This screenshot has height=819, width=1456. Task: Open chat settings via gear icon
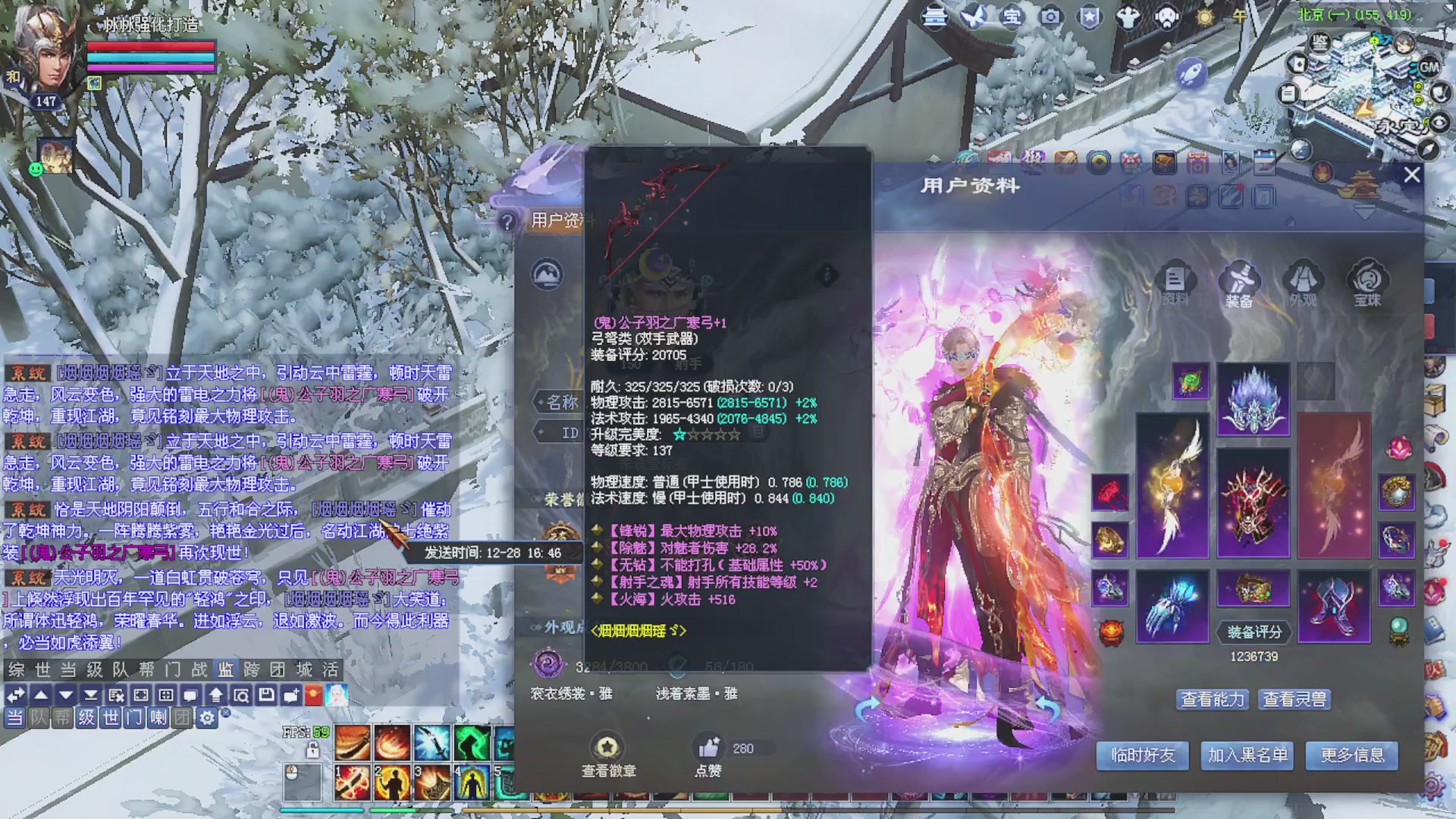click(208, 719)
